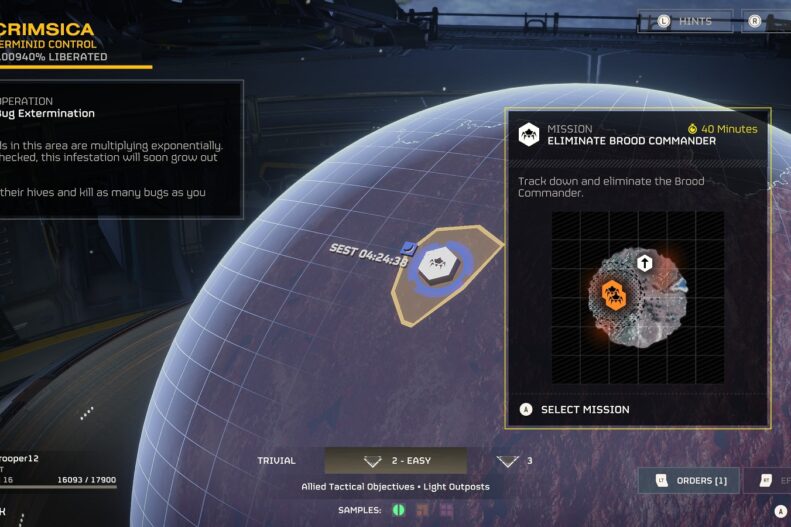Choose the 2 - Easy difficulty
Image resolution: width=791 pixels, height=527 pixels.
(x=396, y=461)
